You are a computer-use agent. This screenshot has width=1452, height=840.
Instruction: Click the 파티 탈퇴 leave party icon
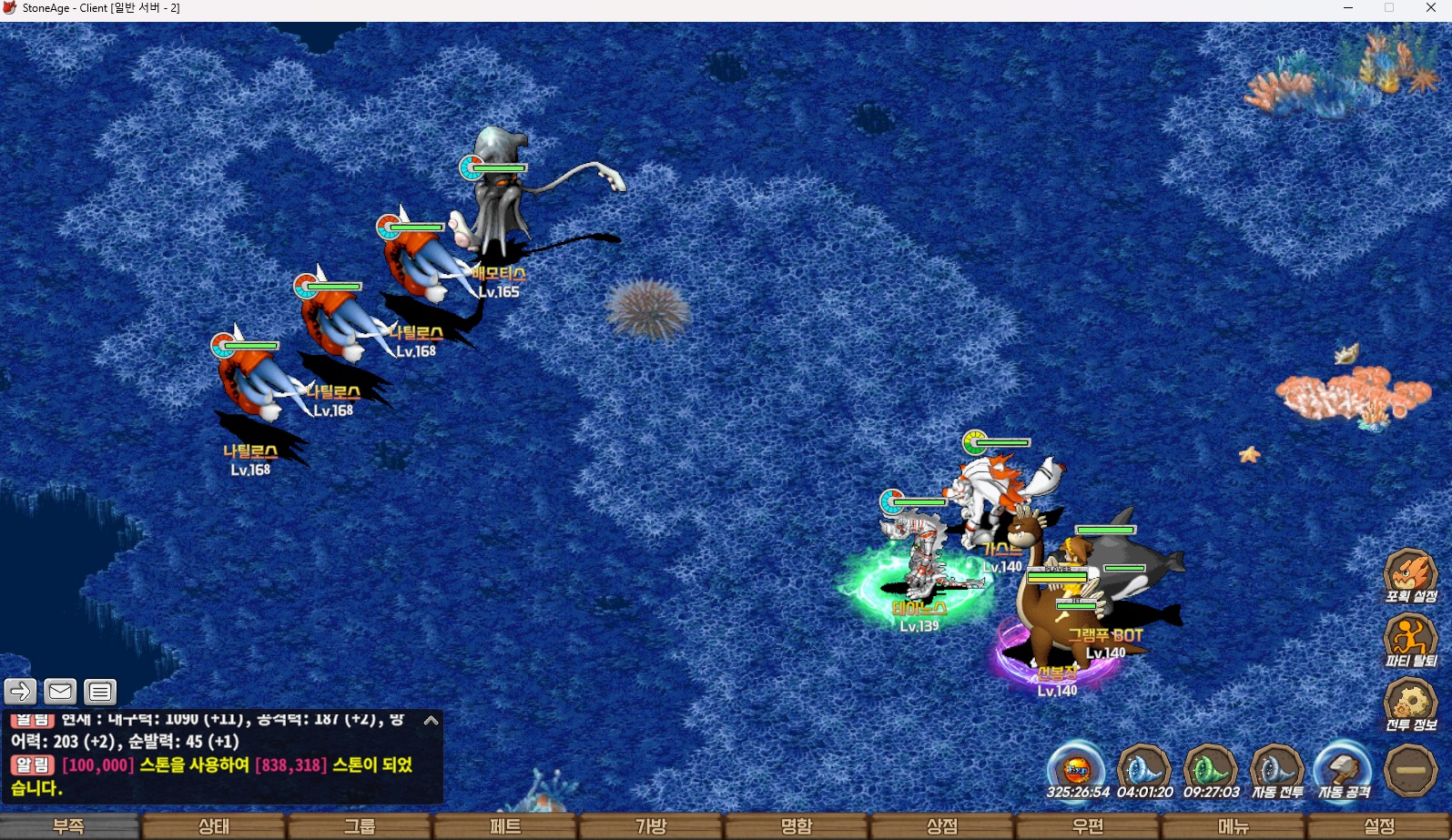[x=1410, y=640]
